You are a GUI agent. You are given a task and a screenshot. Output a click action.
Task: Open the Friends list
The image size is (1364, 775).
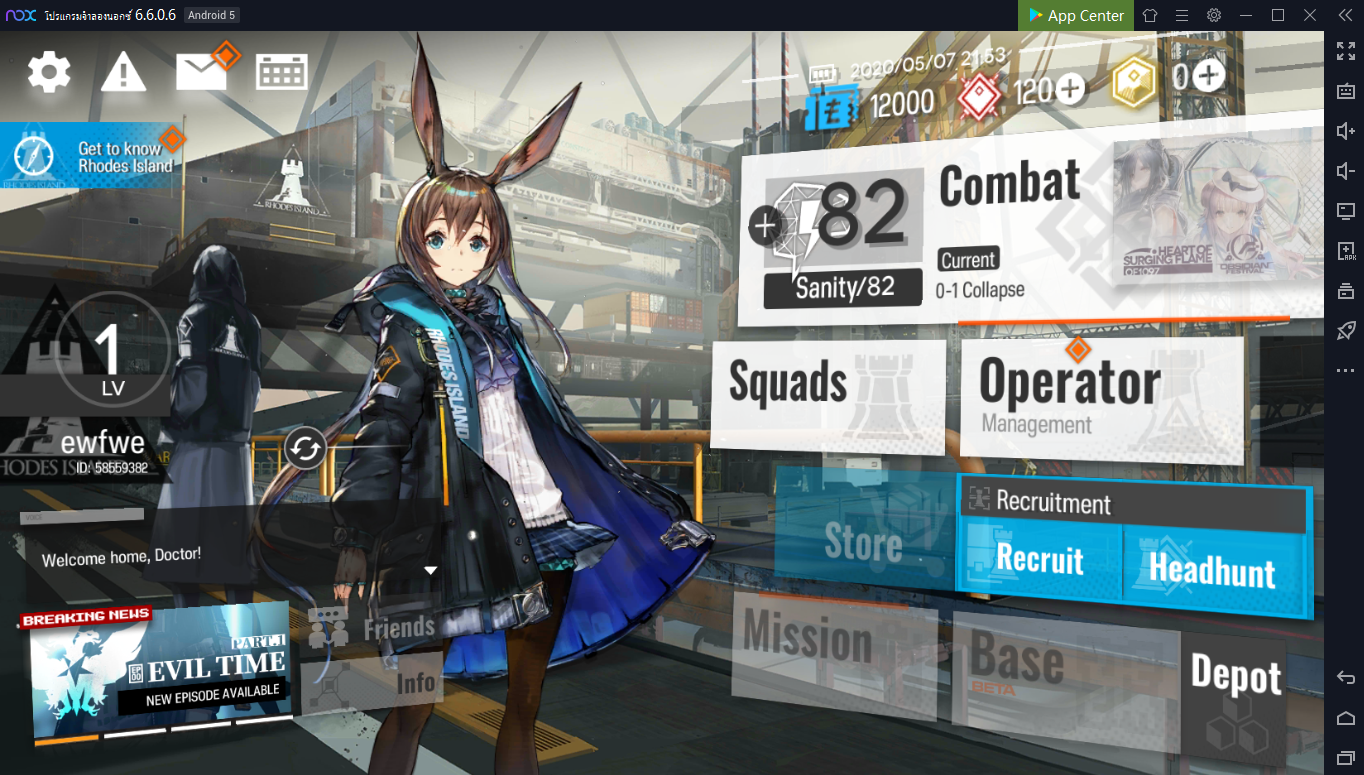tap(374, 627)
